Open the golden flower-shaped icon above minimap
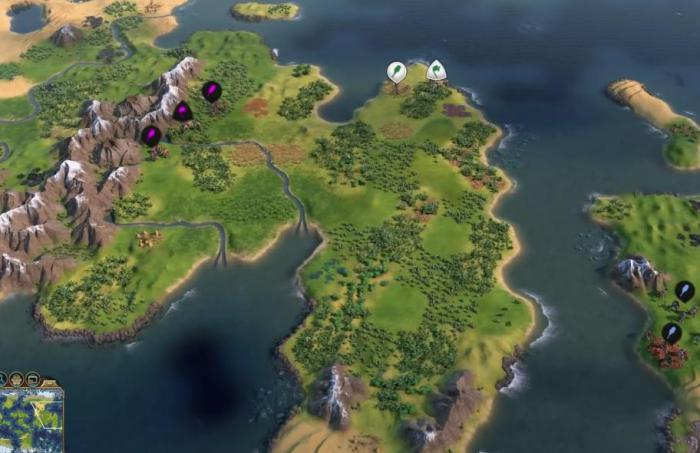 [x=17, y=379]
